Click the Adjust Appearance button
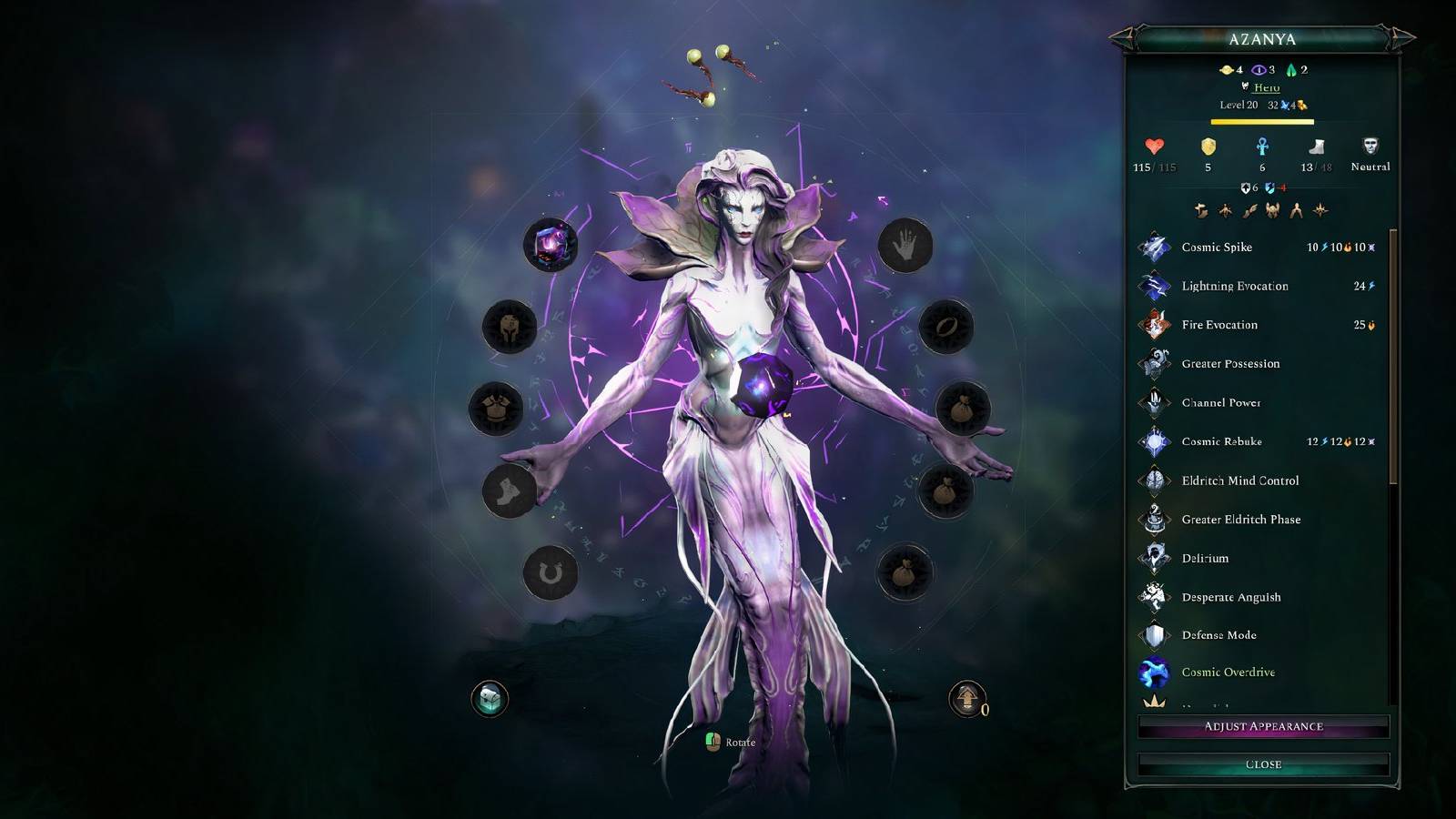 click(x=1266, y=726)
